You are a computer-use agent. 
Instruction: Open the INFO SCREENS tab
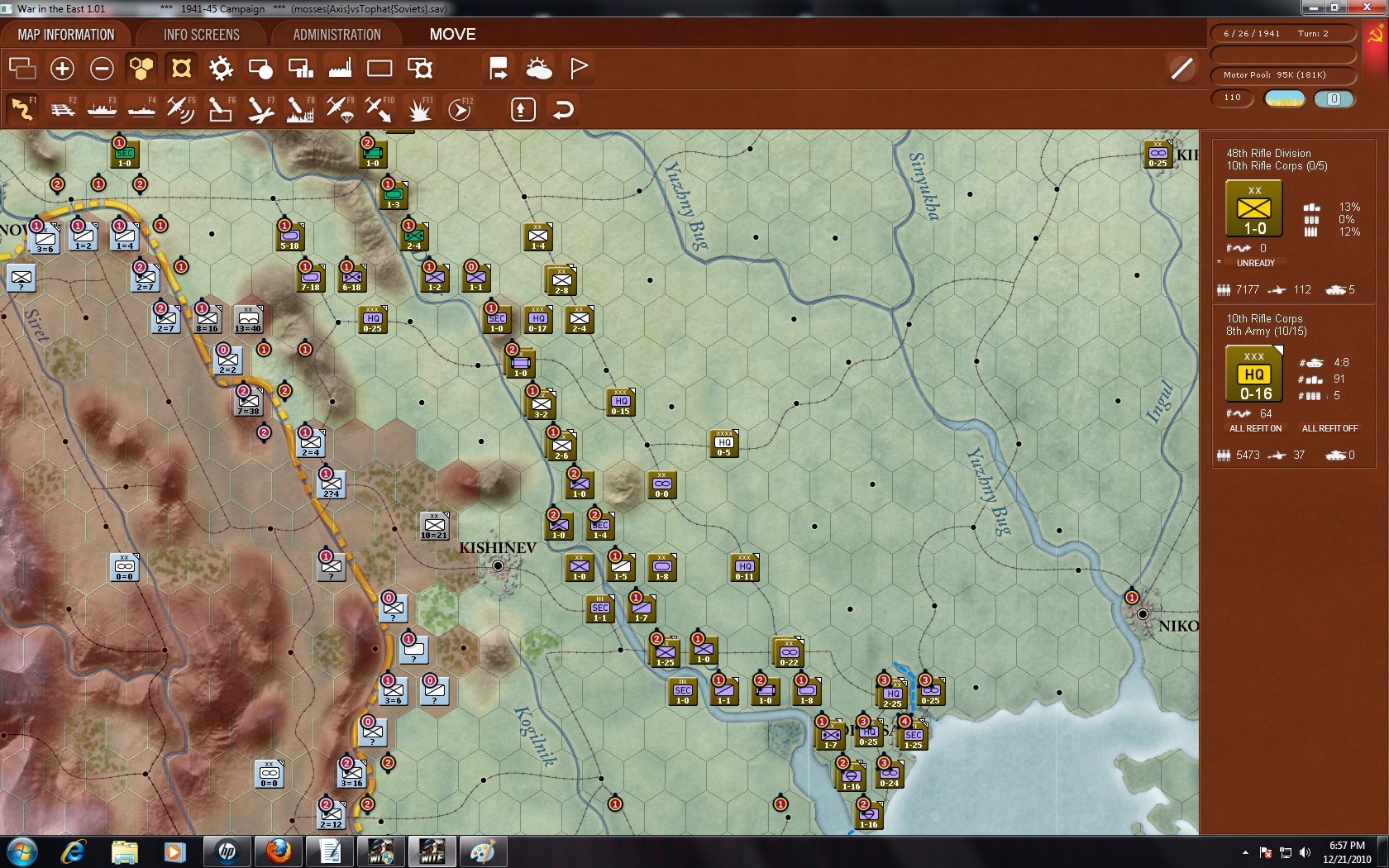tap(201, 34)
